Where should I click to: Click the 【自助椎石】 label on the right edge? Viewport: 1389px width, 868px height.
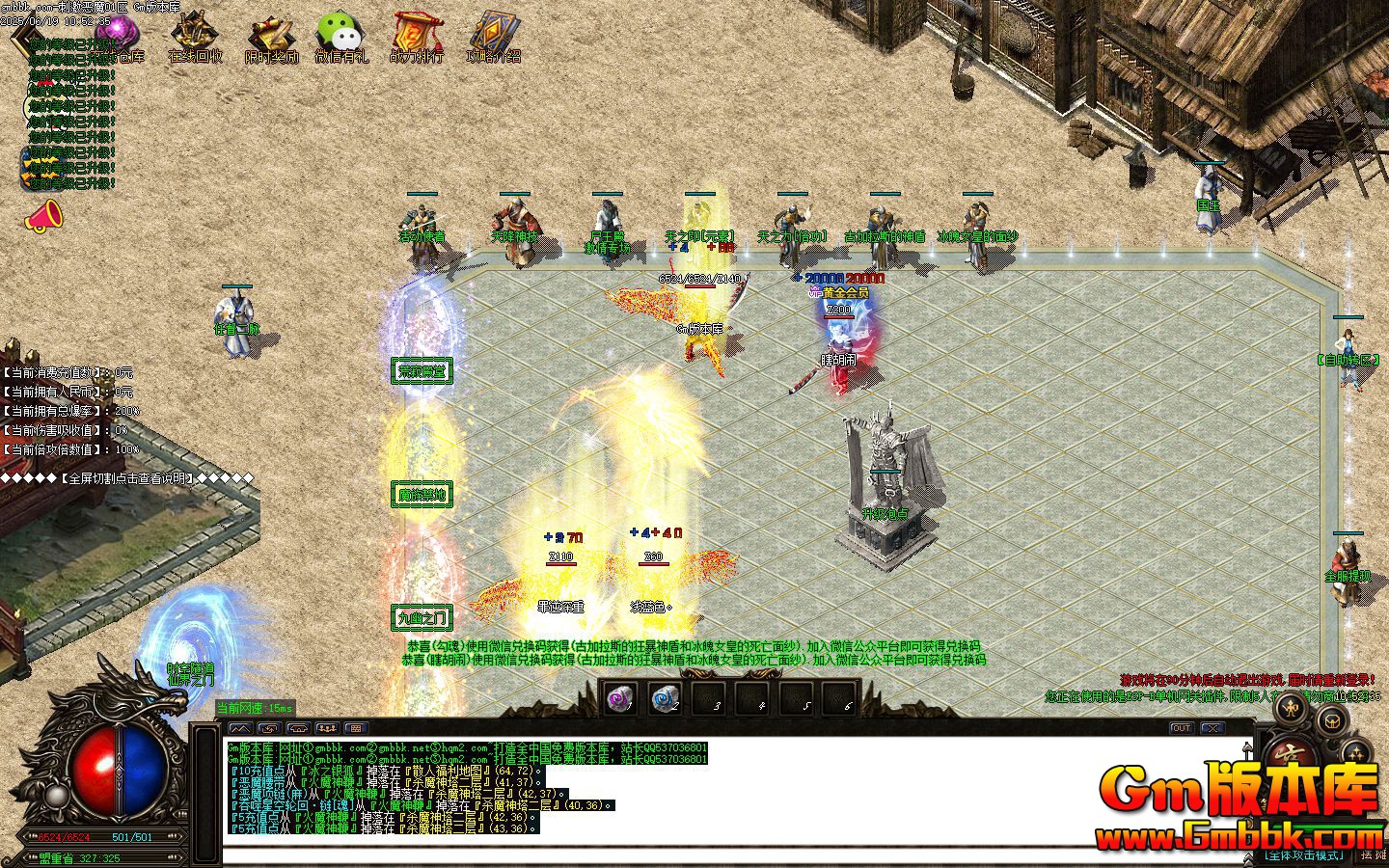tap(1348, 362)
